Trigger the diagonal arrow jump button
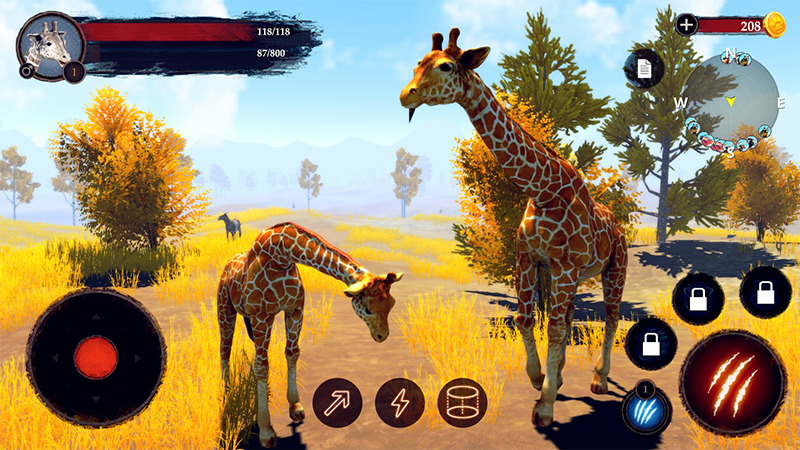This screenshot has height=450, width=800. 337,403
